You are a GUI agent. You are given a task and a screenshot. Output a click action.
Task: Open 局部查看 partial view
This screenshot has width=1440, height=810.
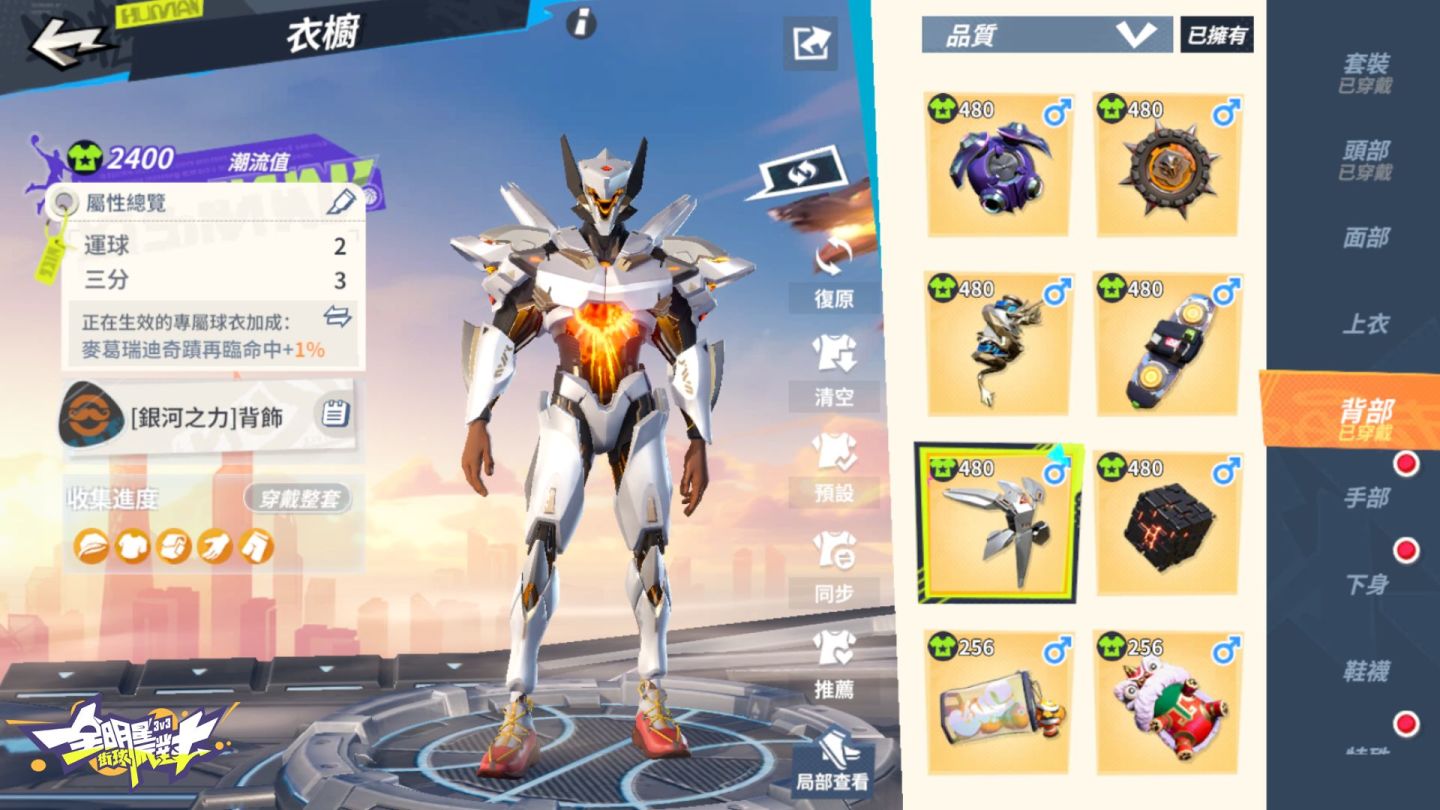coord(832,764)
